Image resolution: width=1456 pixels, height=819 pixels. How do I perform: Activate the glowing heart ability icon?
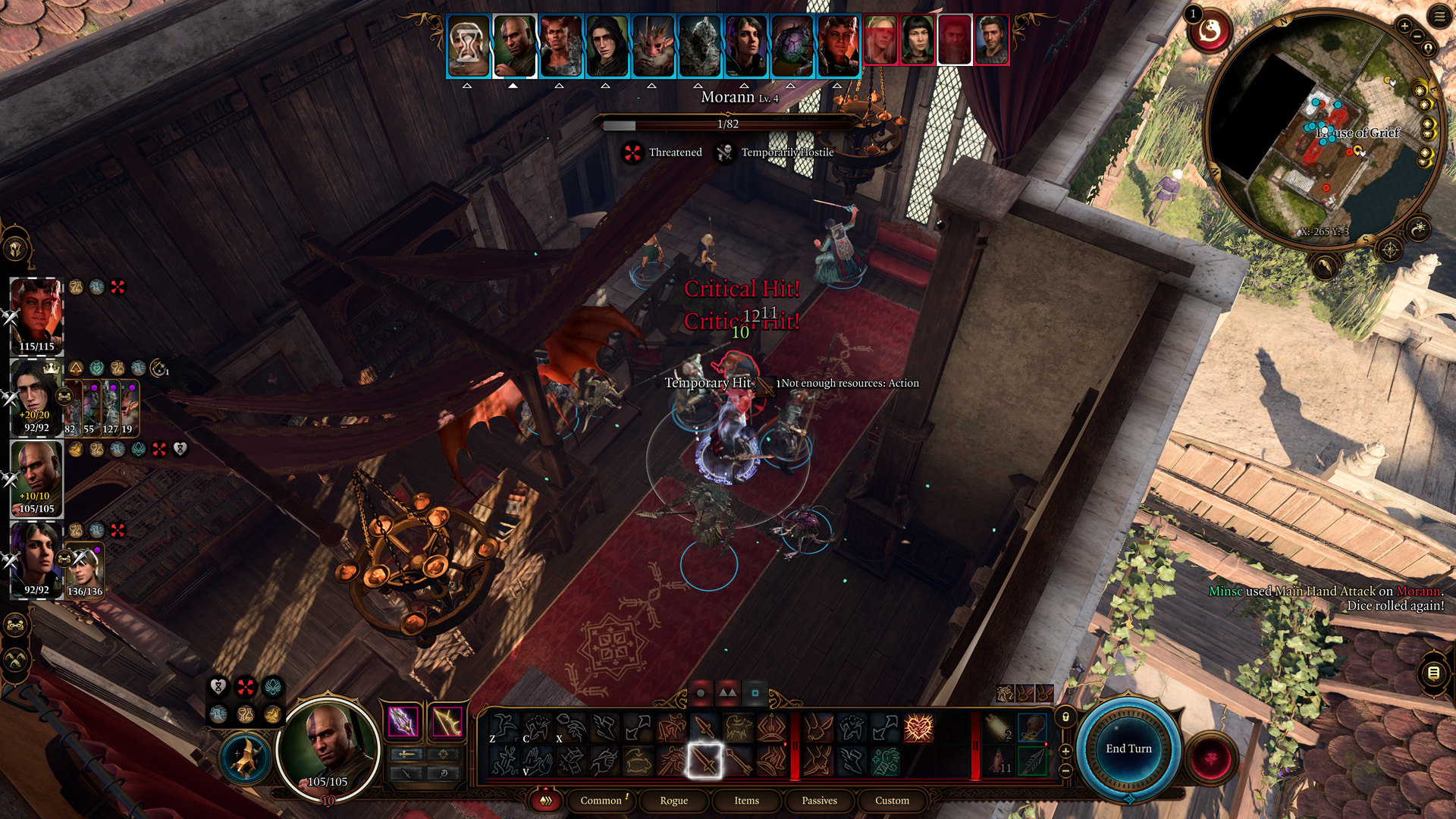(918, 728)
